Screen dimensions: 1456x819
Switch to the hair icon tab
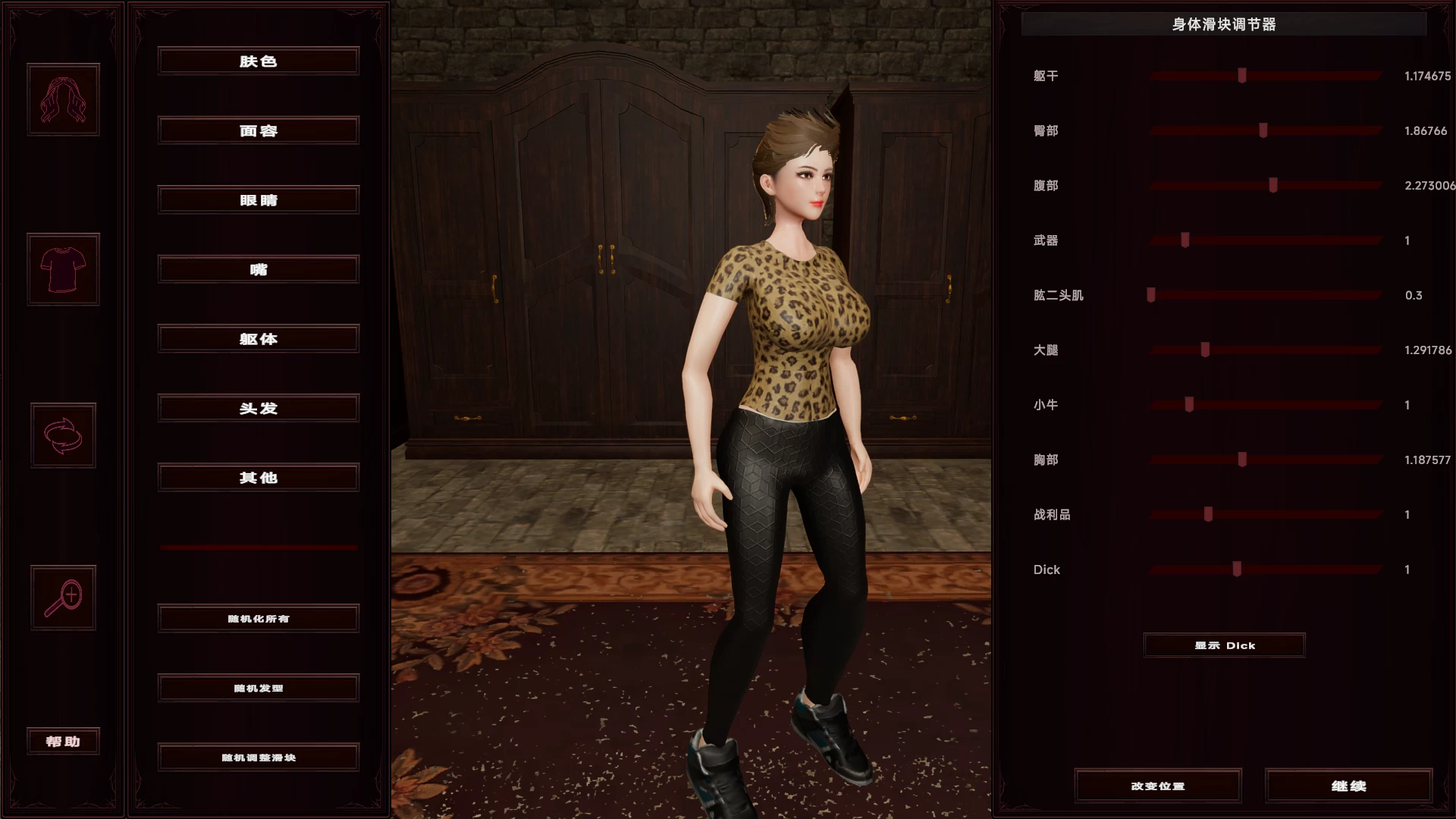tap(63, 99)
